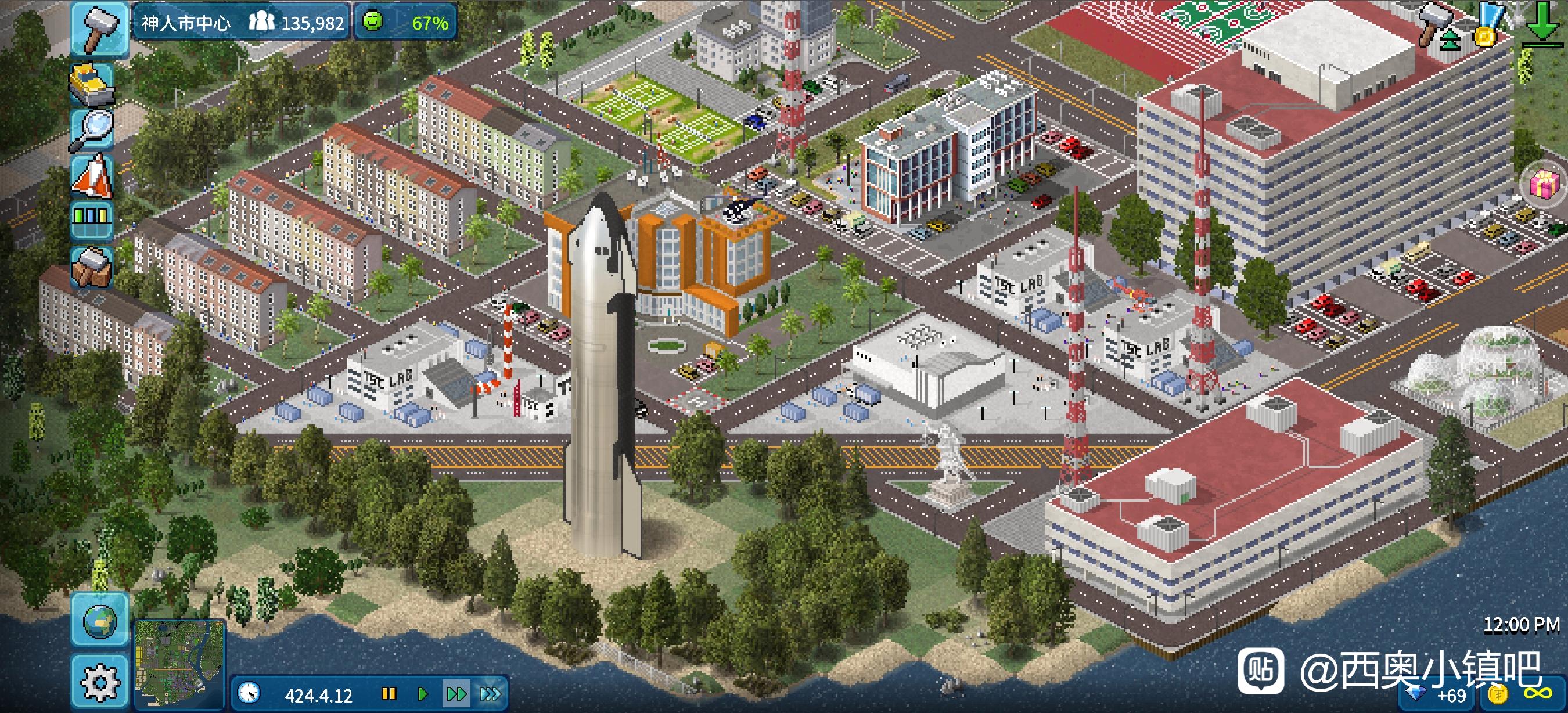Image resolution: width=1568 pixels, height=713 pixels.
Task: Click the hammer with green up arrows
Action: click(1437, 26)
